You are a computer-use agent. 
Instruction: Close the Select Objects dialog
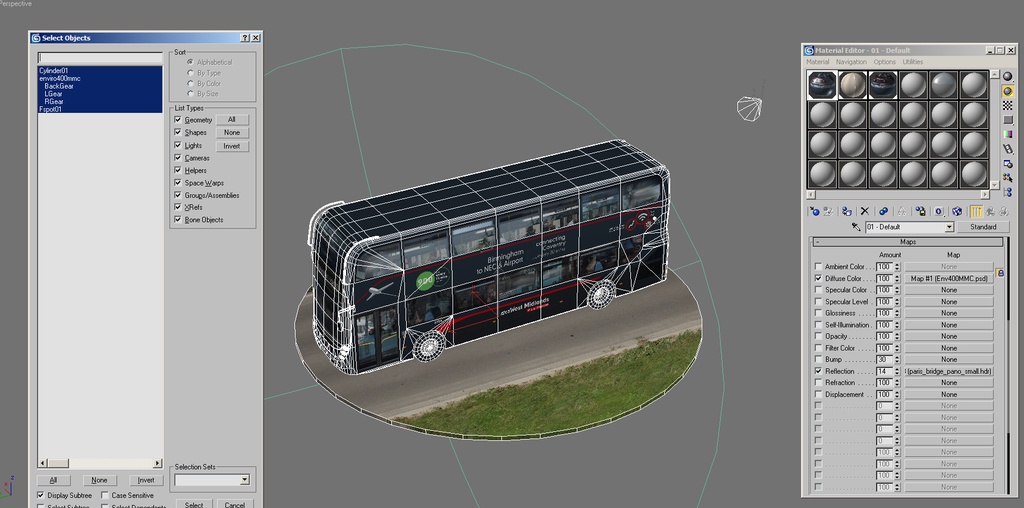tap(256, 38)
